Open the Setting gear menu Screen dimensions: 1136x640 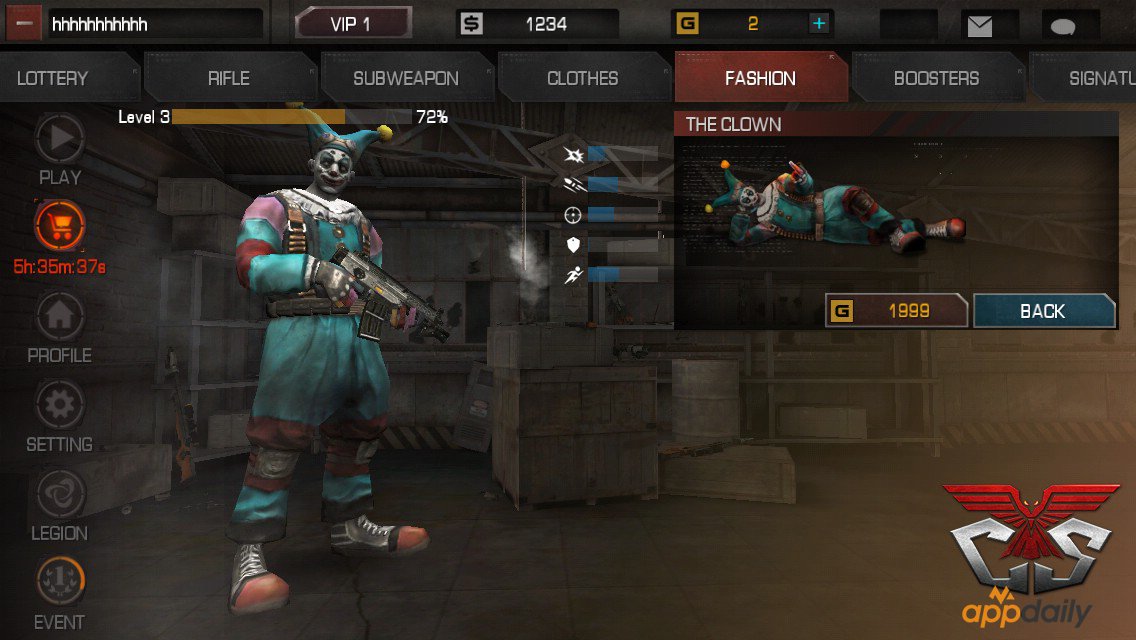point(60,407)
